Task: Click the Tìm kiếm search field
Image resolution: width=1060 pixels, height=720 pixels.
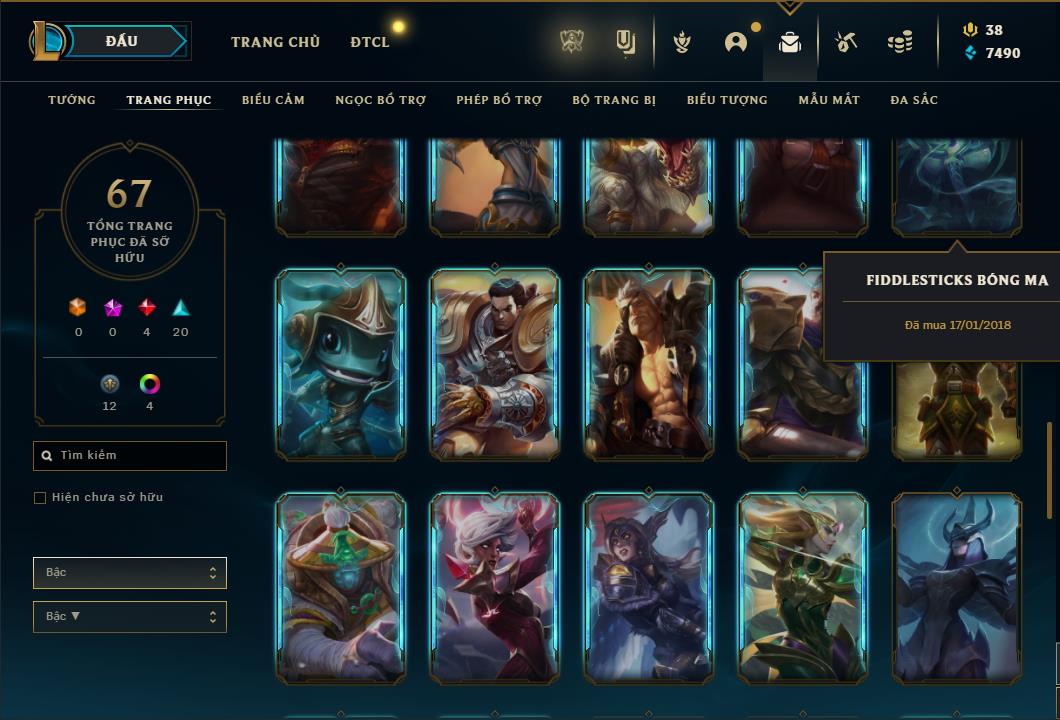Action: 130,456
